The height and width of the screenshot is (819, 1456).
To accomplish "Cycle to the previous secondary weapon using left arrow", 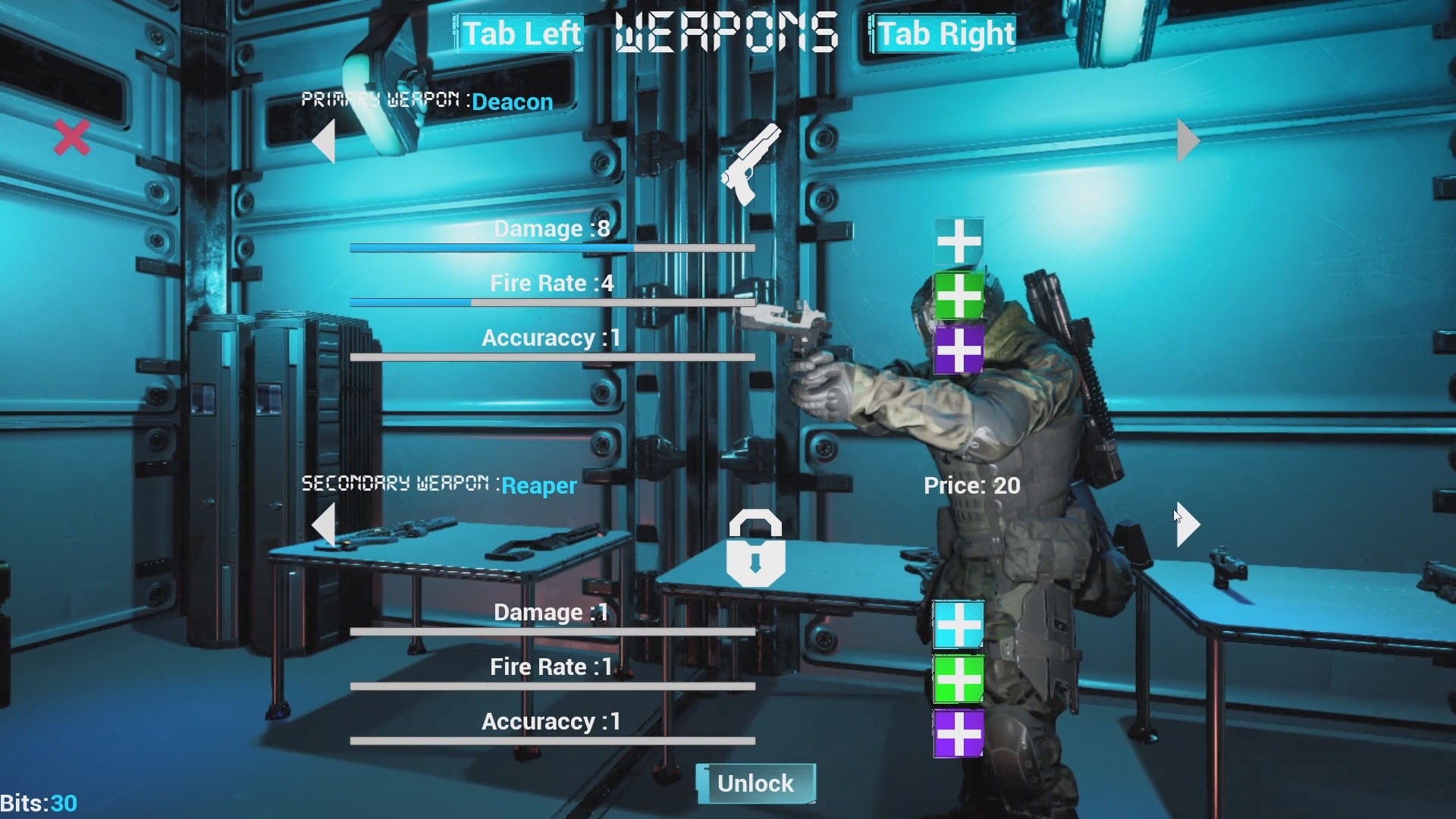I will pos(325,526).
